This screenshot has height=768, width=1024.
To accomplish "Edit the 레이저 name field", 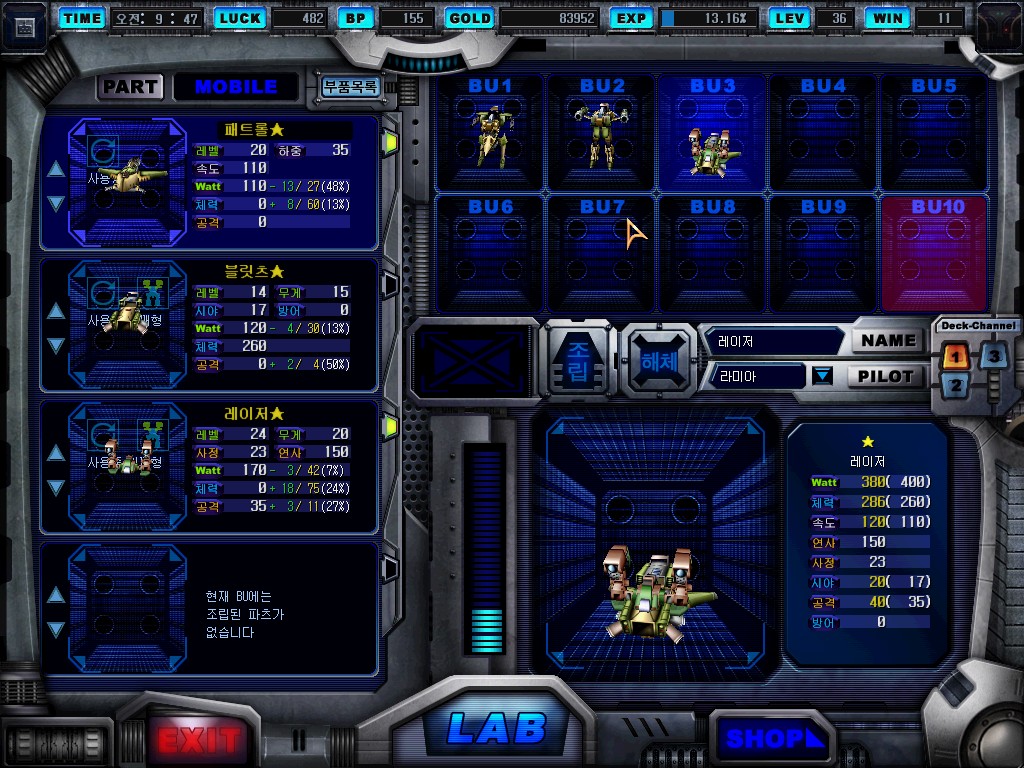I will tap(772, 341).
